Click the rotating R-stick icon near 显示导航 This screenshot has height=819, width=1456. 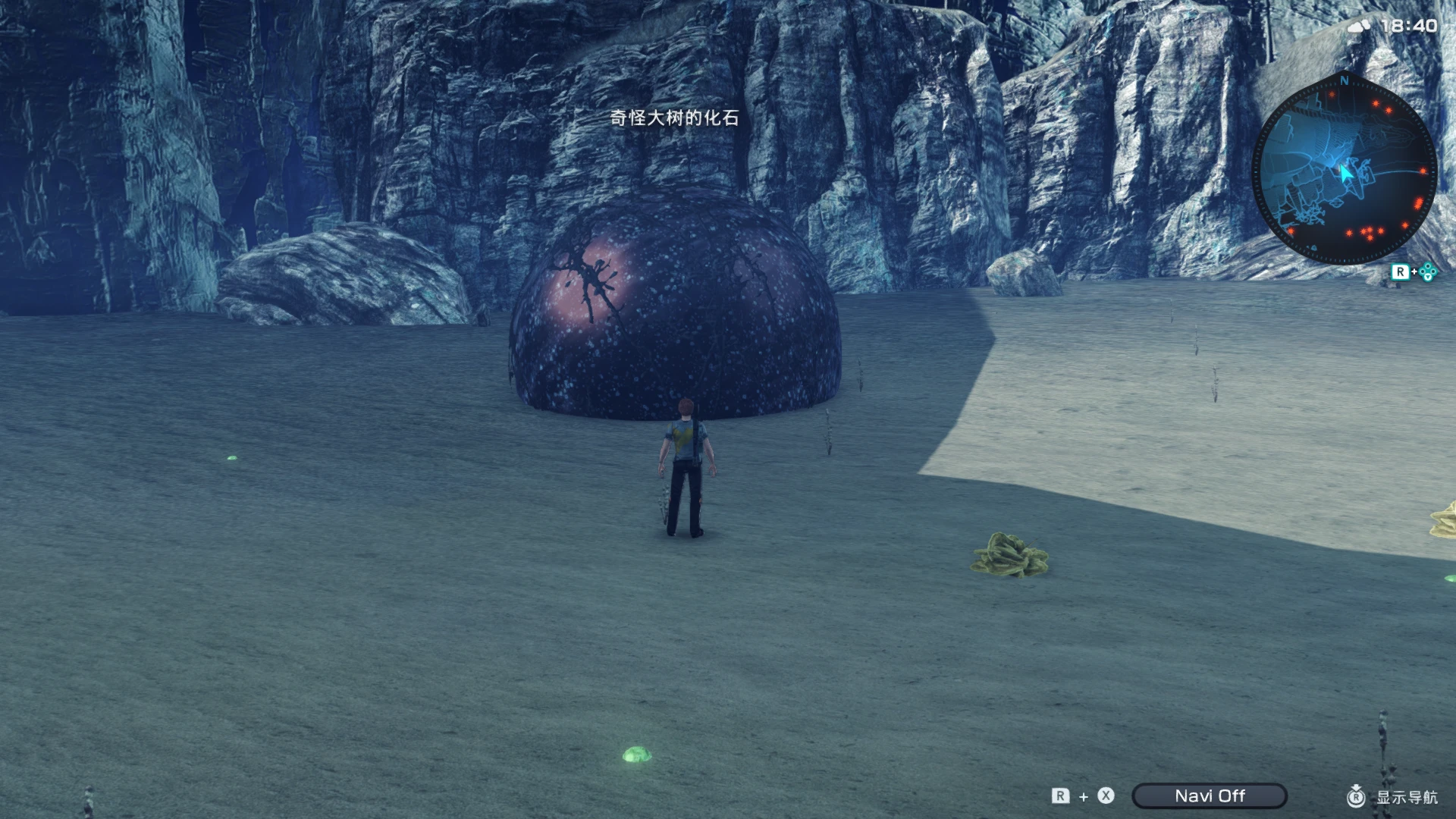click(1356, 797)
